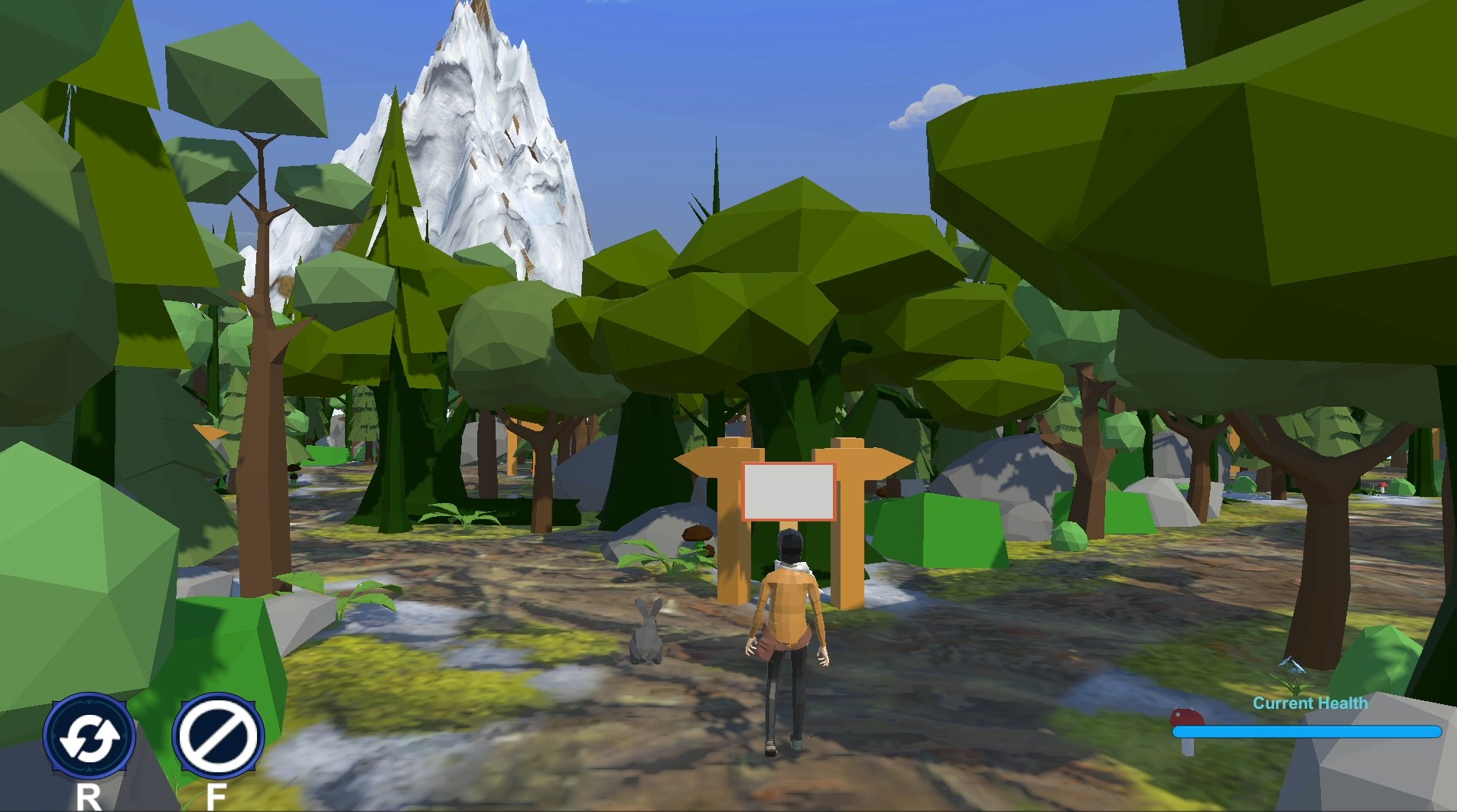Viewport: 1457px width, 812px height.
Task: Click the small flower sprite above Current Health
Action: point(1294,674)
